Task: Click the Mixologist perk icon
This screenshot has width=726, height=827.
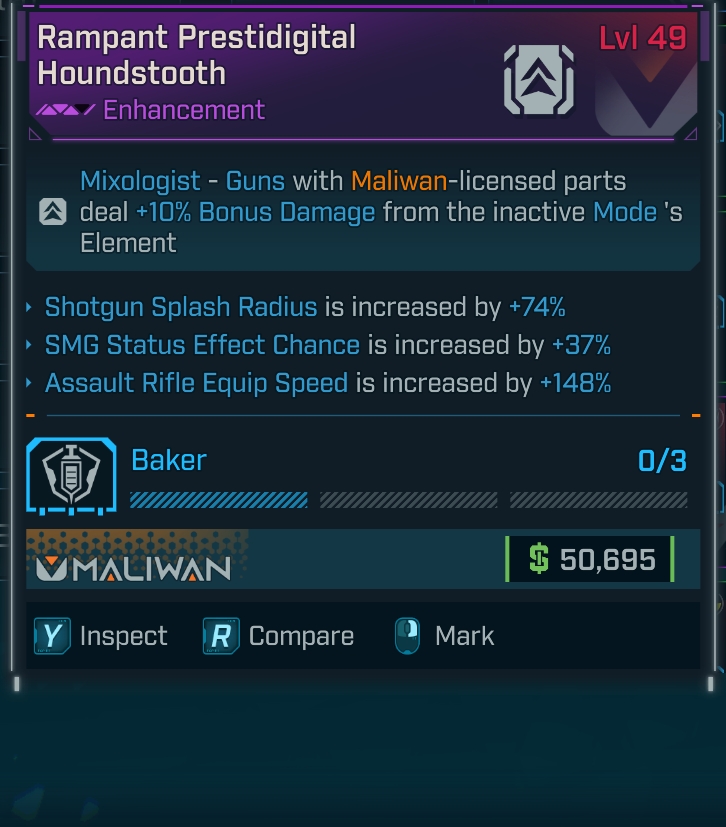Action: pyautogui.click(x=53, y=212)
